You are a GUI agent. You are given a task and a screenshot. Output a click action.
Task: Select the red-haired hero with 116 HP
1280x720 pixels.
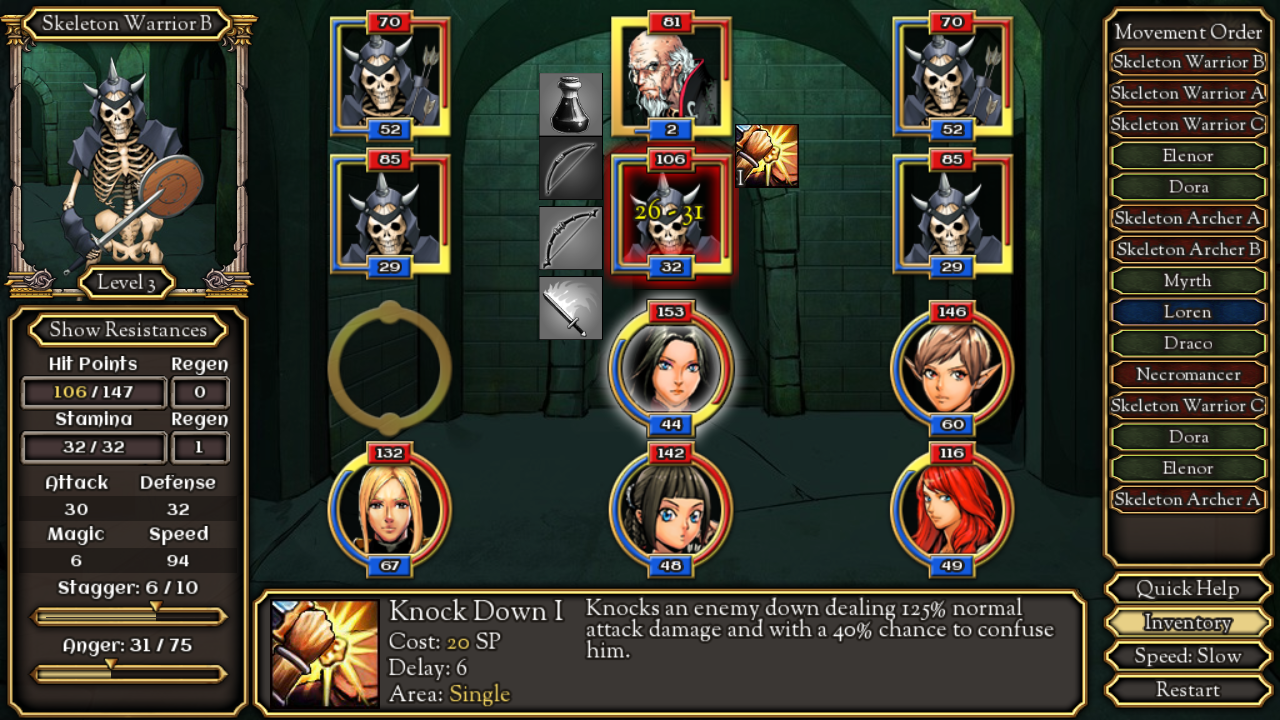point(952,510)
